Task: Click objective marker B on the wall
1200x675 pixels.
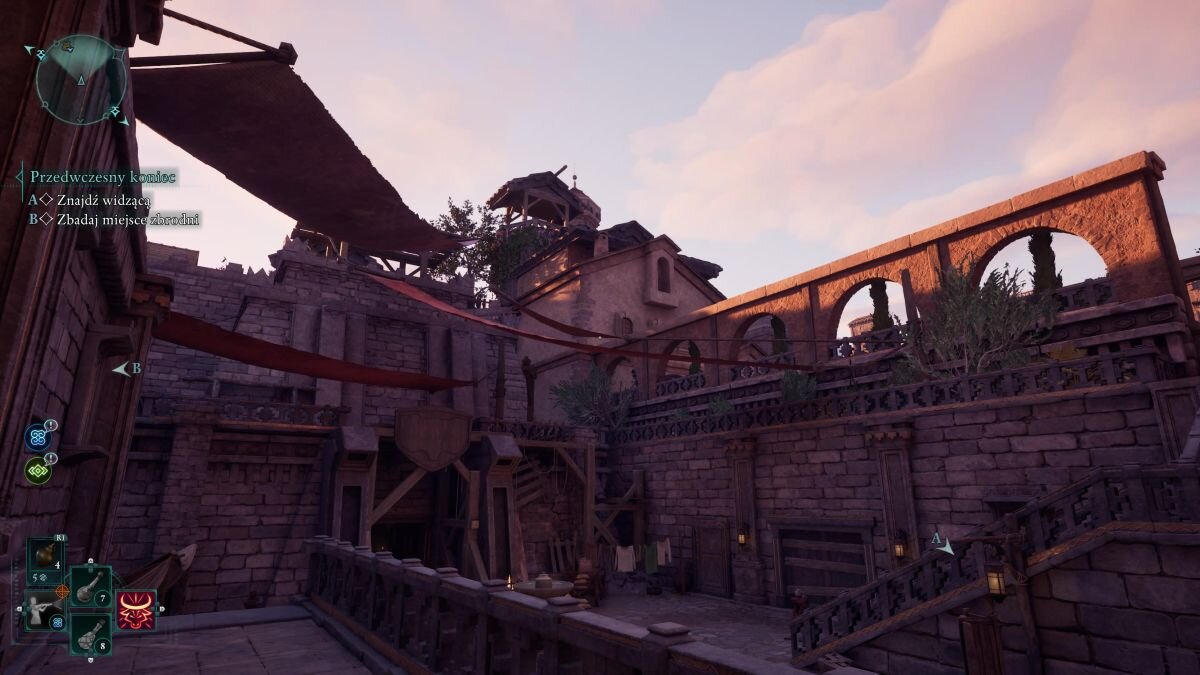Action: tap(126, 369)
